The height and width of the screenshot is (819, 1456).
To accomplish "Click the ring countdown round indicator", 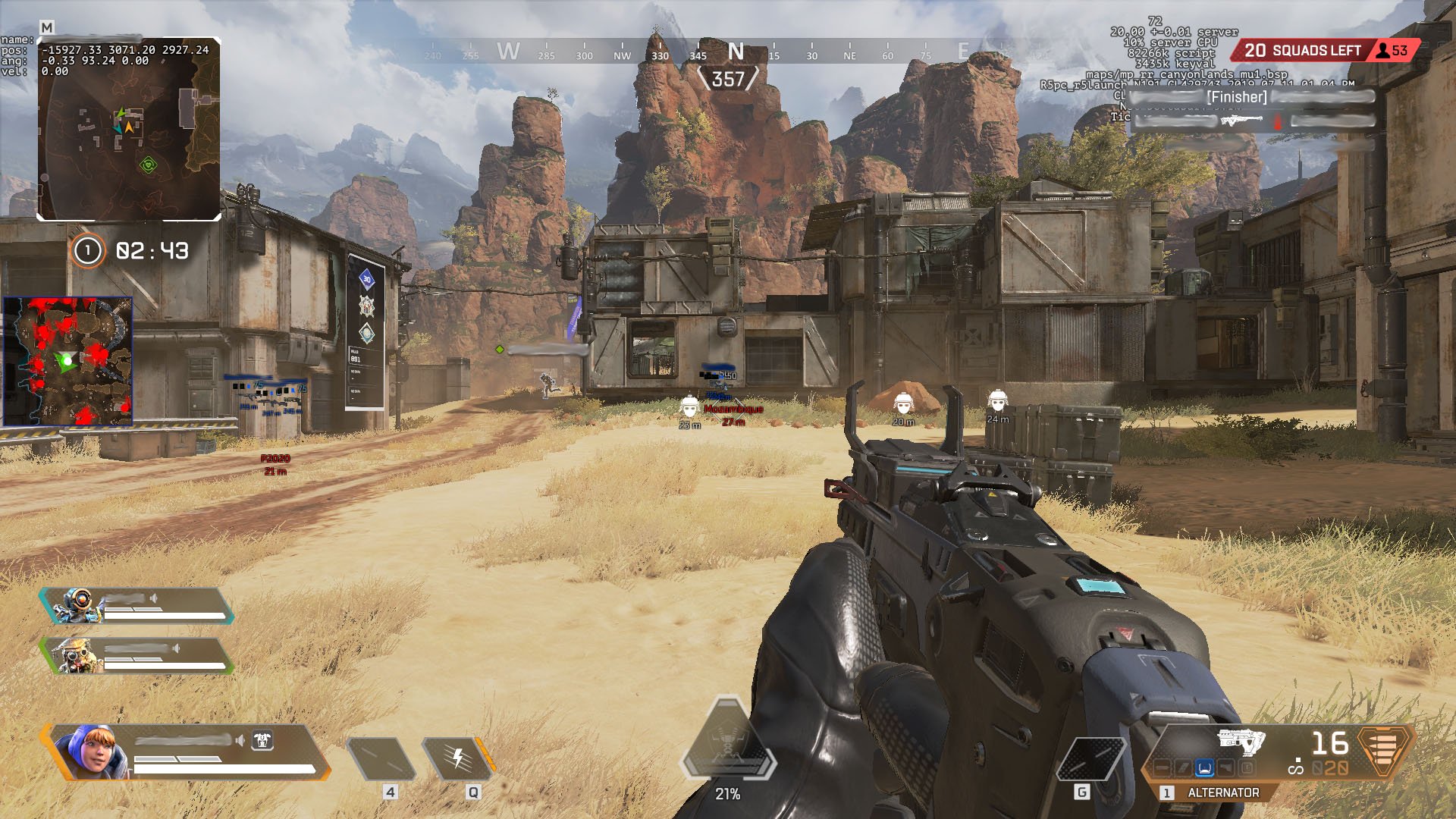I will [87, 250].
